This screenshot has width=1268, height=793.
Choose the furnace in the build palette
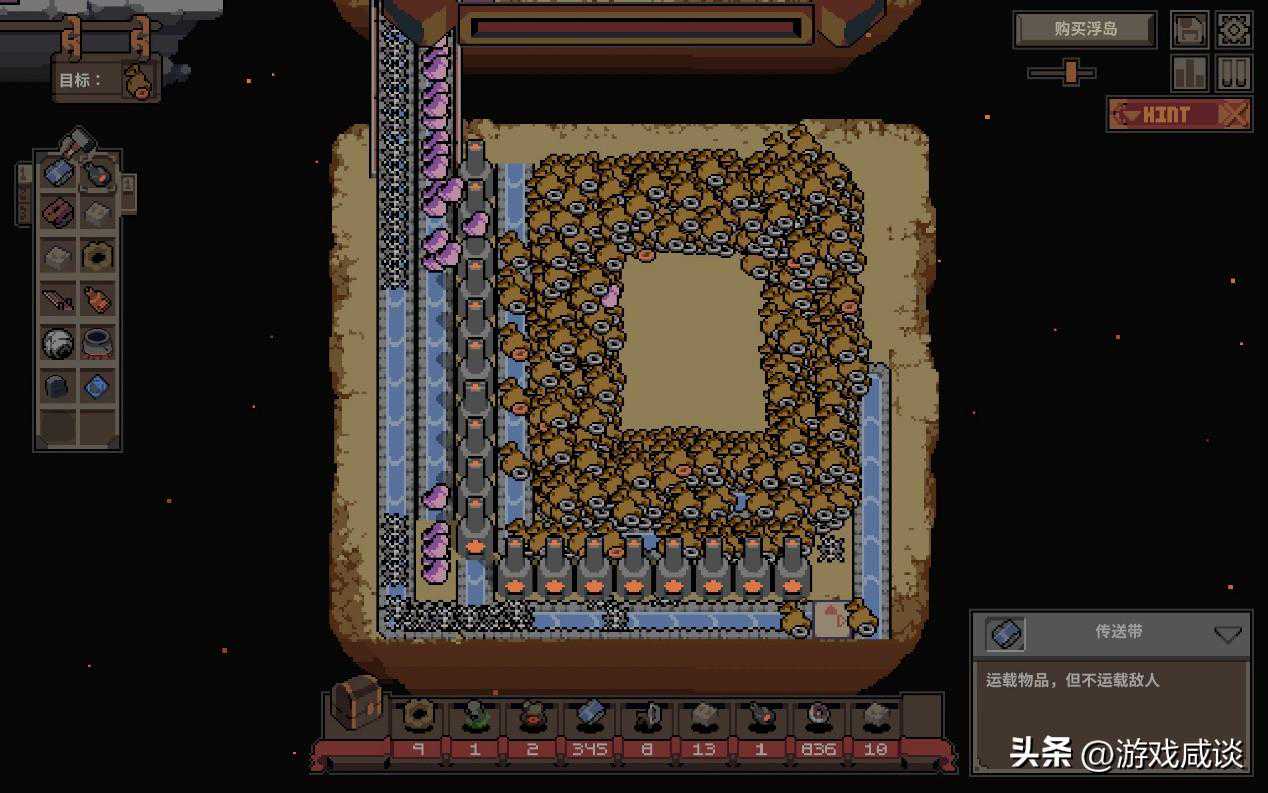[x=97, y=173]
